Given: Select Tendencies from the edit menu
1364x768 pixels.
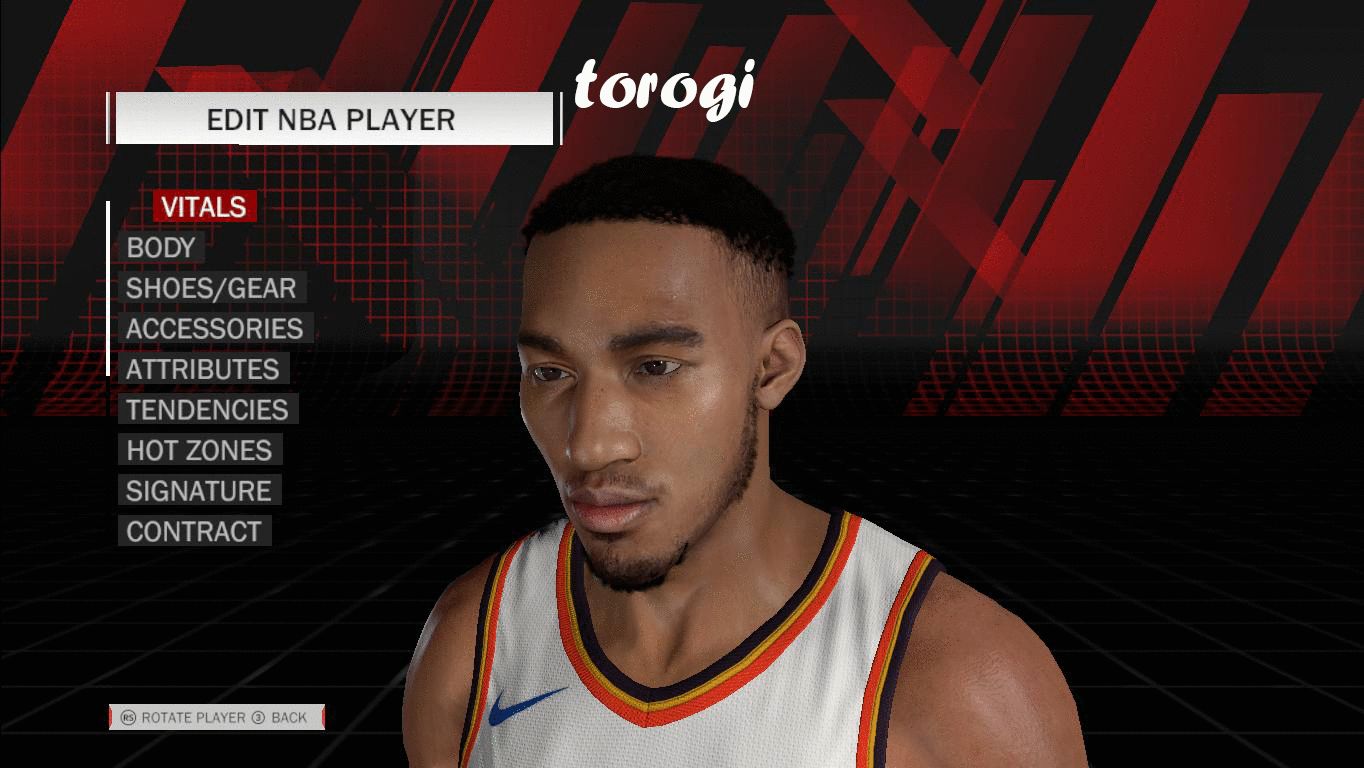Looking at the screenshot, I should 207,410.
